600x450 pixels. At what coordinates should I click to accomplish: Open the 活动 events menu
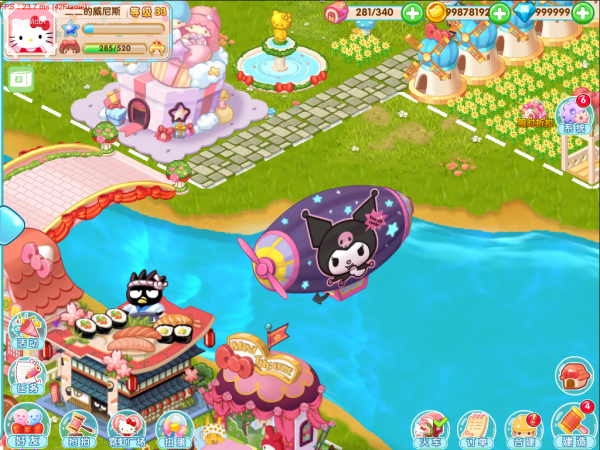[25, 332]
